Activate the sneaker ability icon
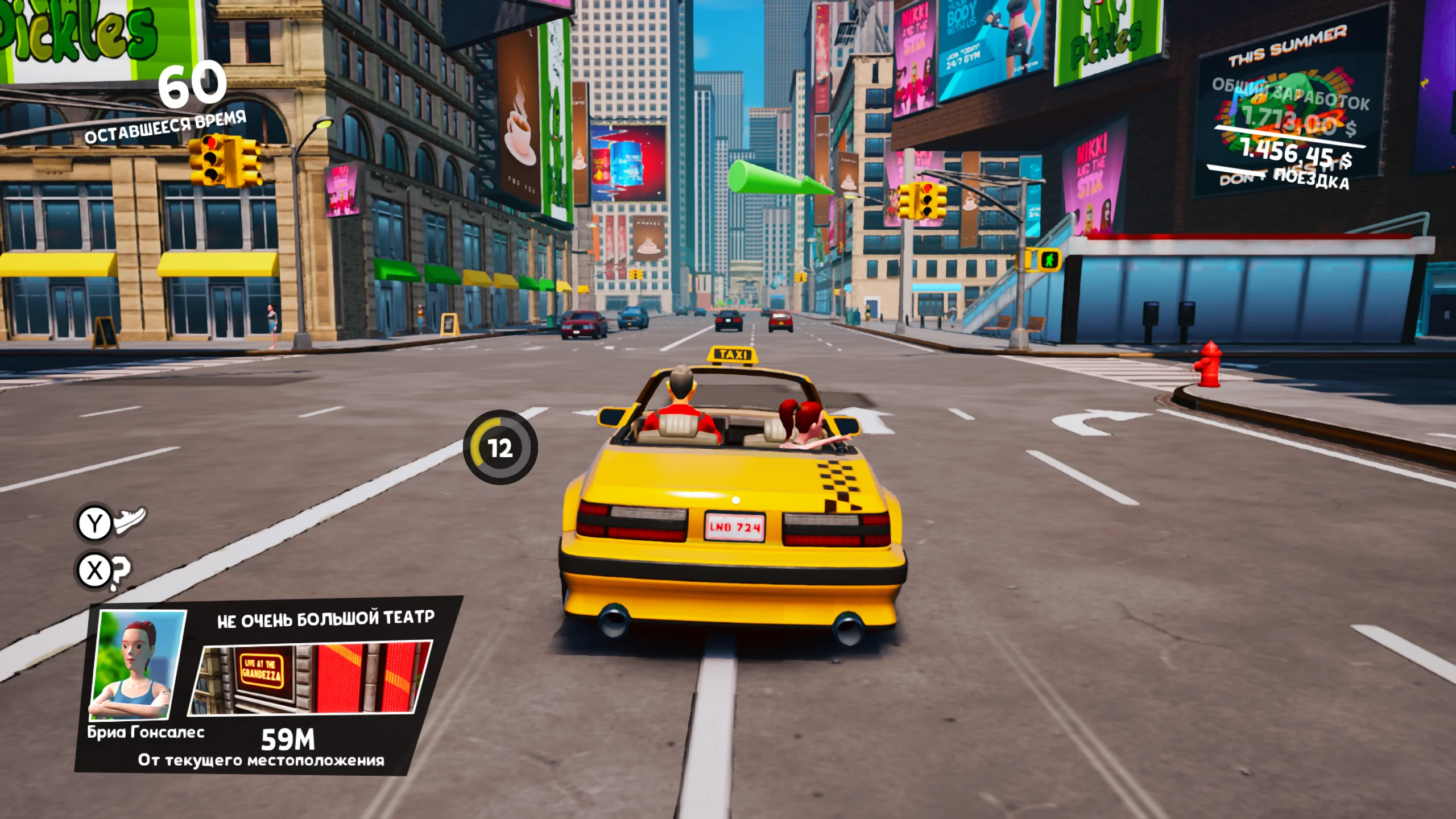This screenshot has width=1456, height=819. [130, 519]
